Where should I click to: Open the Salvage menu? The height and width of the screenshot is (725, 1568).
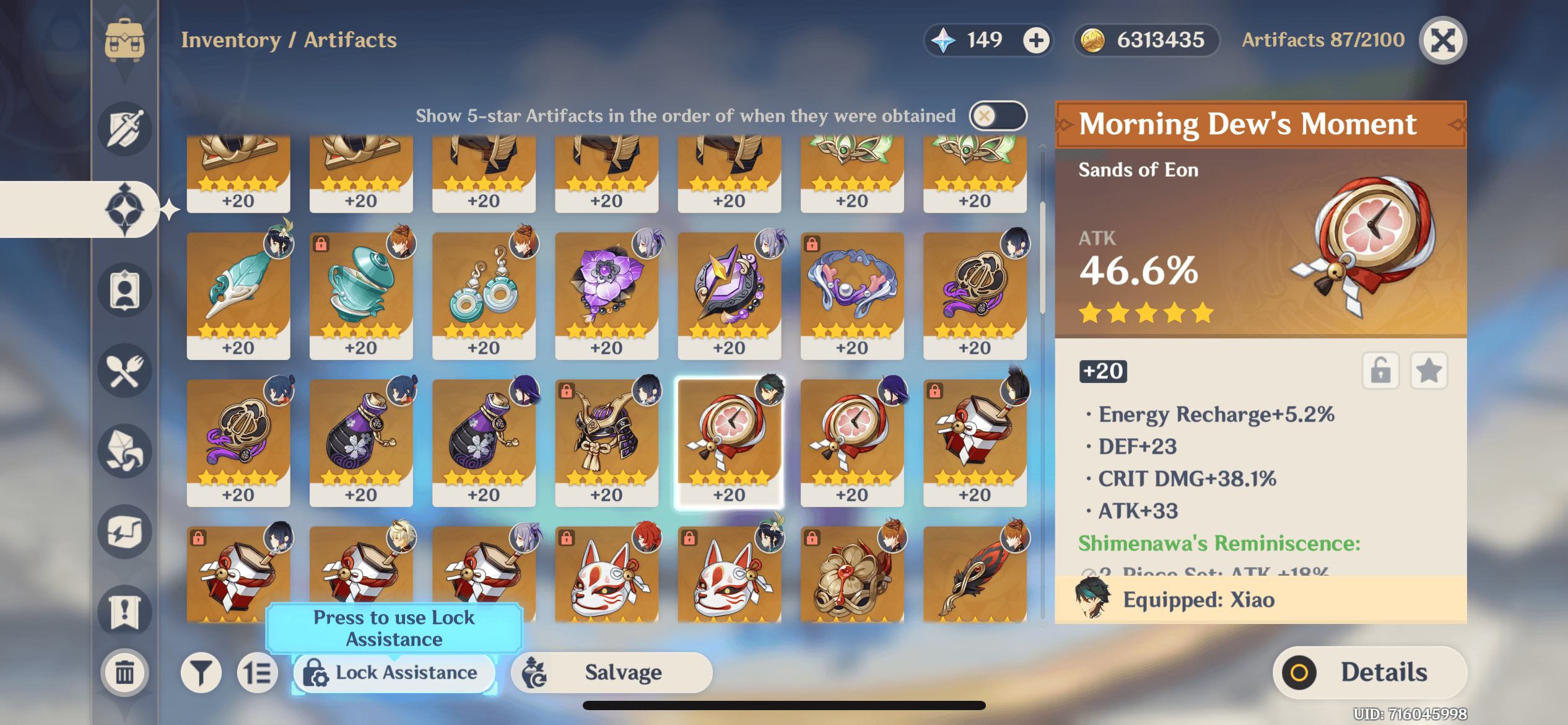coord(611,672)
